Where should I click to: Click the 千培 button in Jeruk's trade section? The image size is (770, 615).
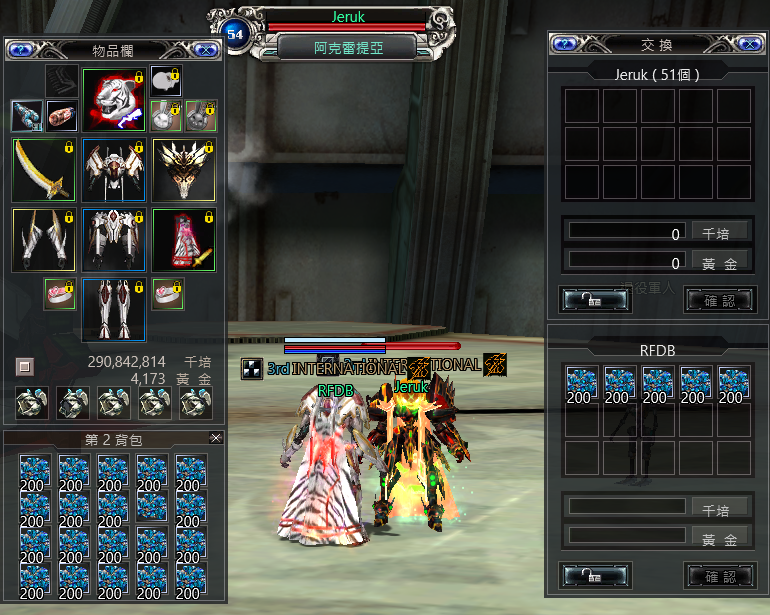tap(720, 231)
